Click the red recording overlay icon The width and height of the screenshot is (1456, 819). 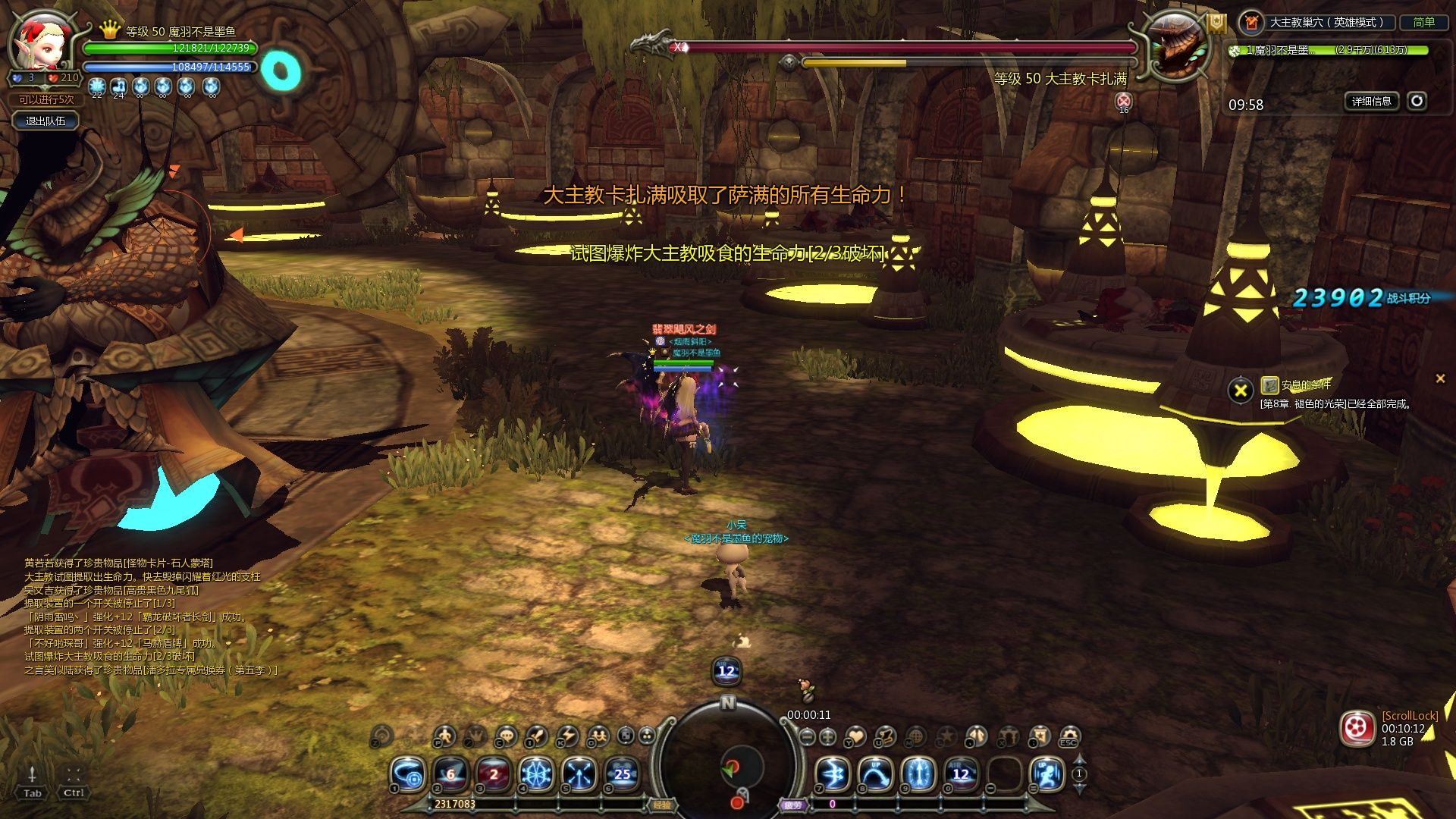pos(1357,729)
